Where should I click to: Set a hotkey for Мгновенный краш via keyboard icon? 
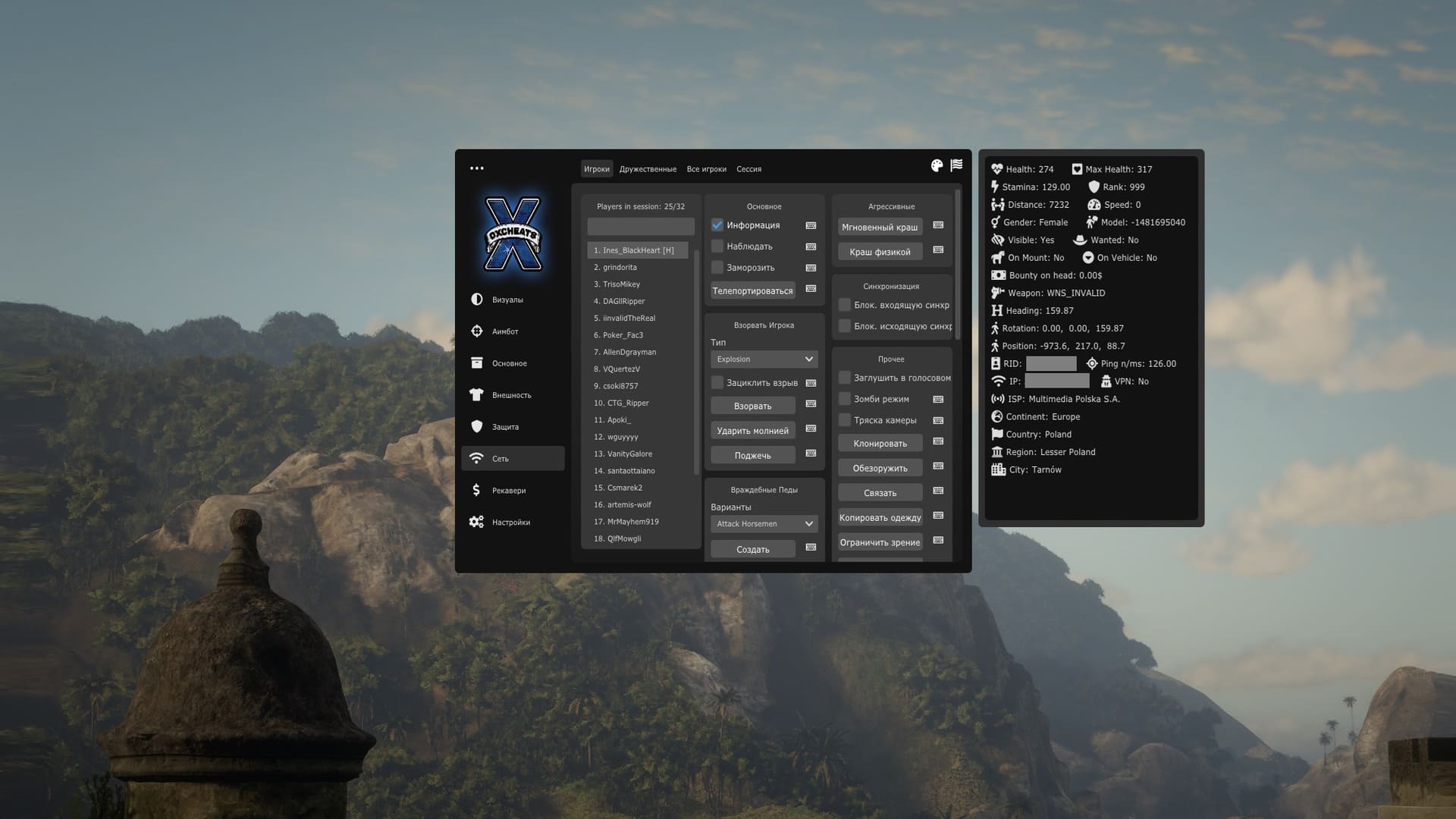pos(937,226)
